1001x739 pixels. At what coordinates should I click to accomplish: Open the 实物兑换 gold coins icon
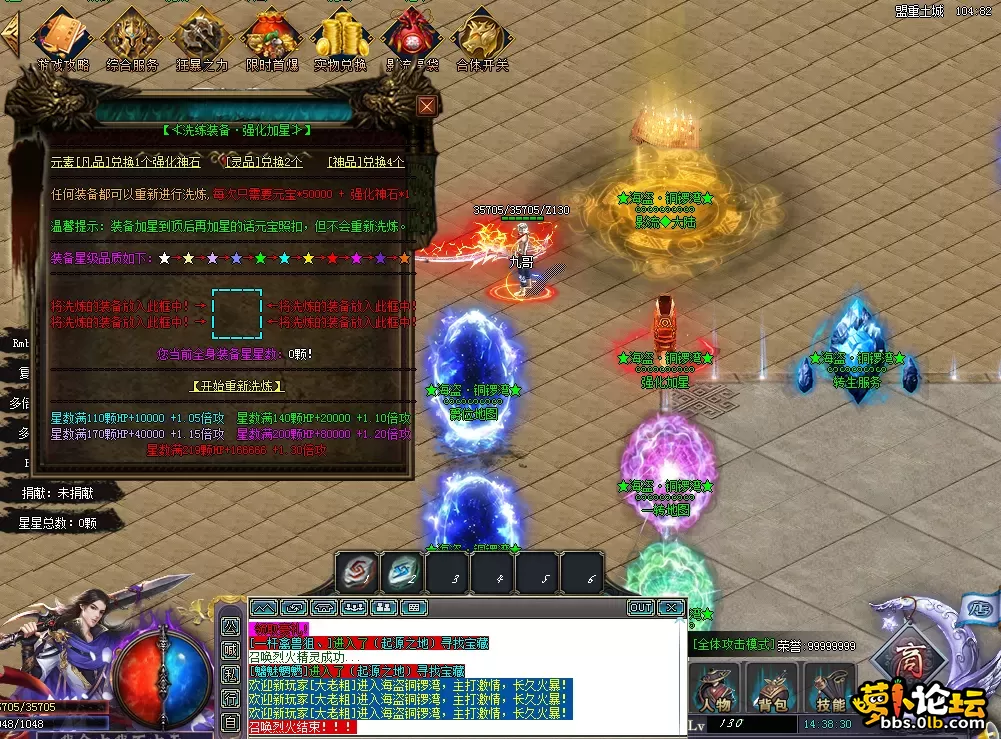(340, 38)
